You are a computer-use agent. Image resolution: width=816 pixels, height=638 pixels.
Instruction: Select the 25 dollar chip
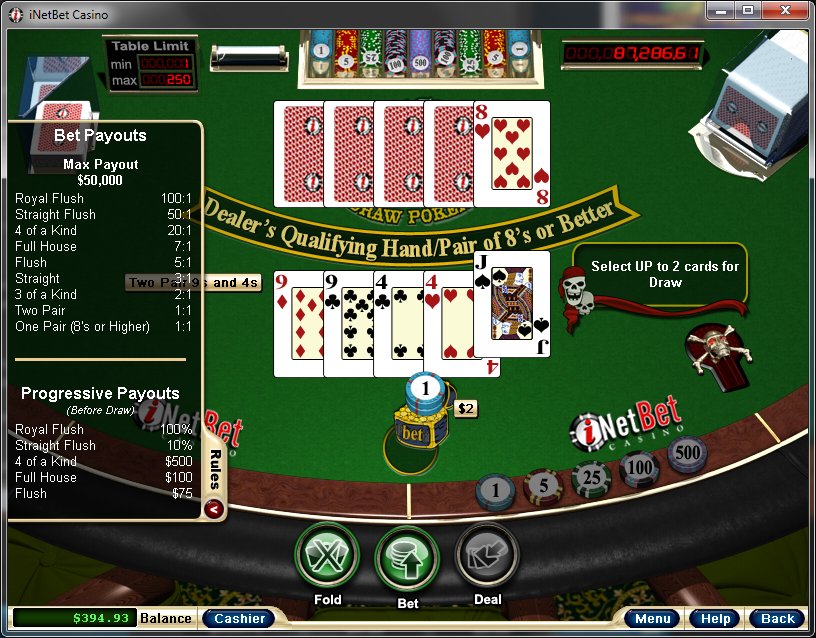(x=592, y=480)
